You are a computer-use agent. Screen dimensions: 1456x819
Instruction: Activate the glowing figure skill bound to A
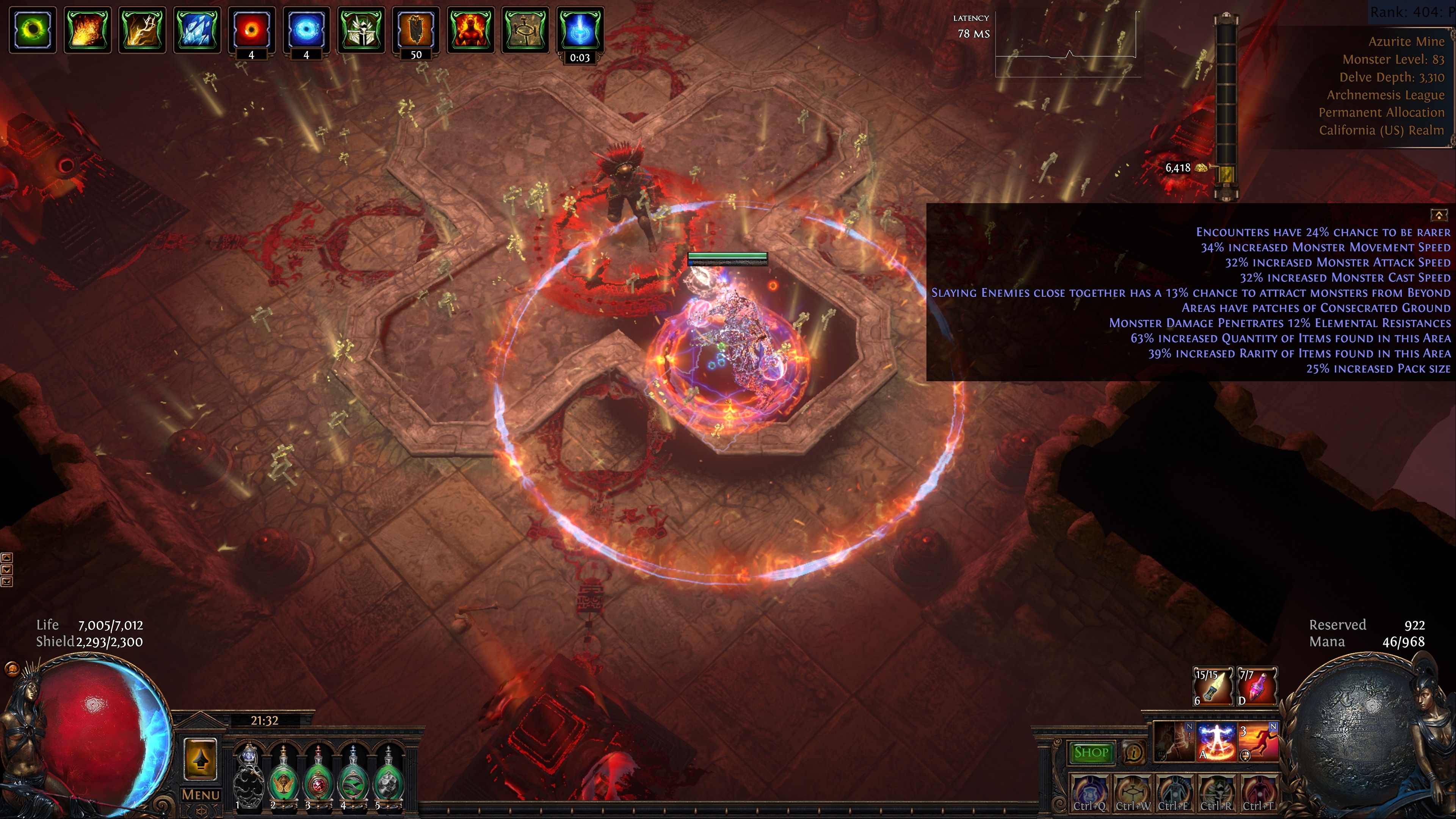click(1216, 742)
